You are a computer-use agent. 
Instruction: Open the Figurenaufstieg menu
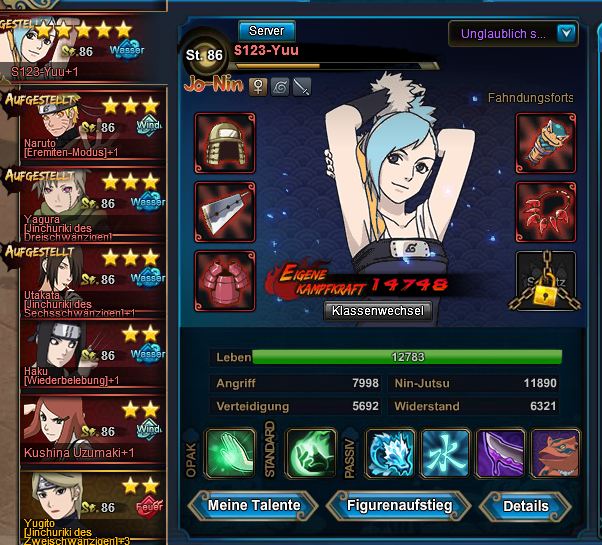(x=399, y=505)
